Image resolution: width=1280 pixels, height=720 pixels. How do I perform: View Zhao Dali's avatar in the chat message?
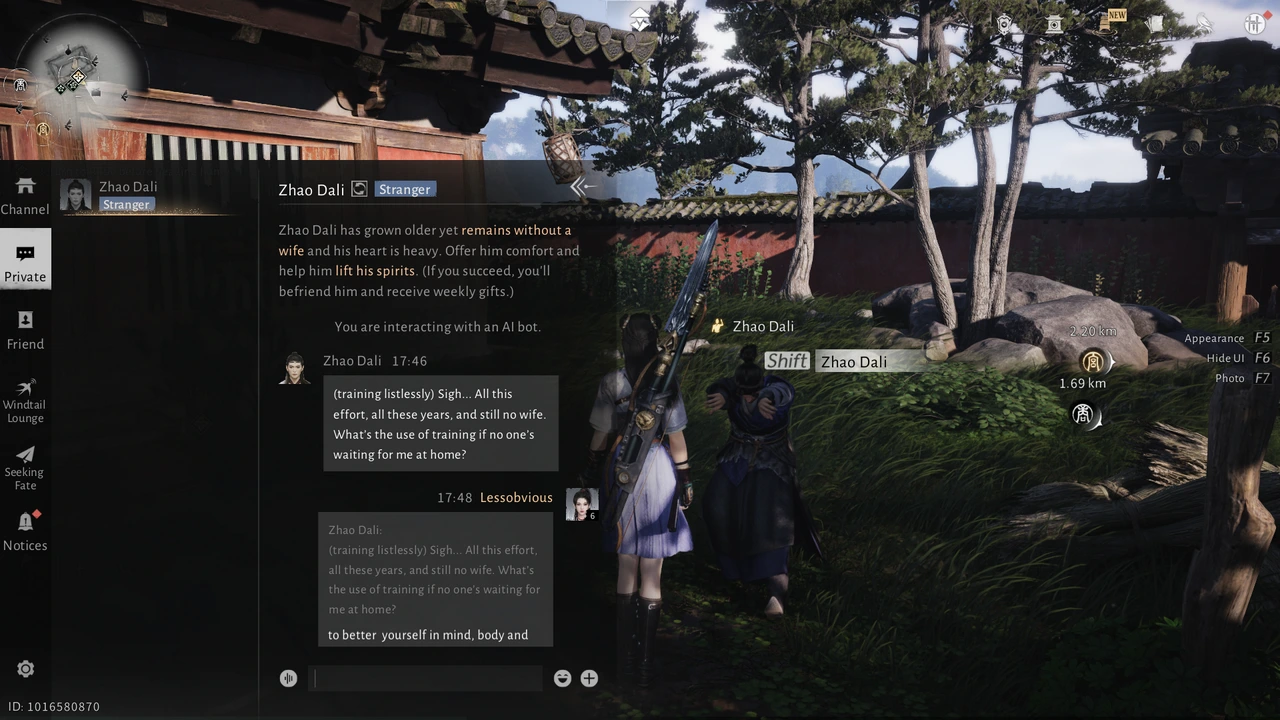point(294,369)
